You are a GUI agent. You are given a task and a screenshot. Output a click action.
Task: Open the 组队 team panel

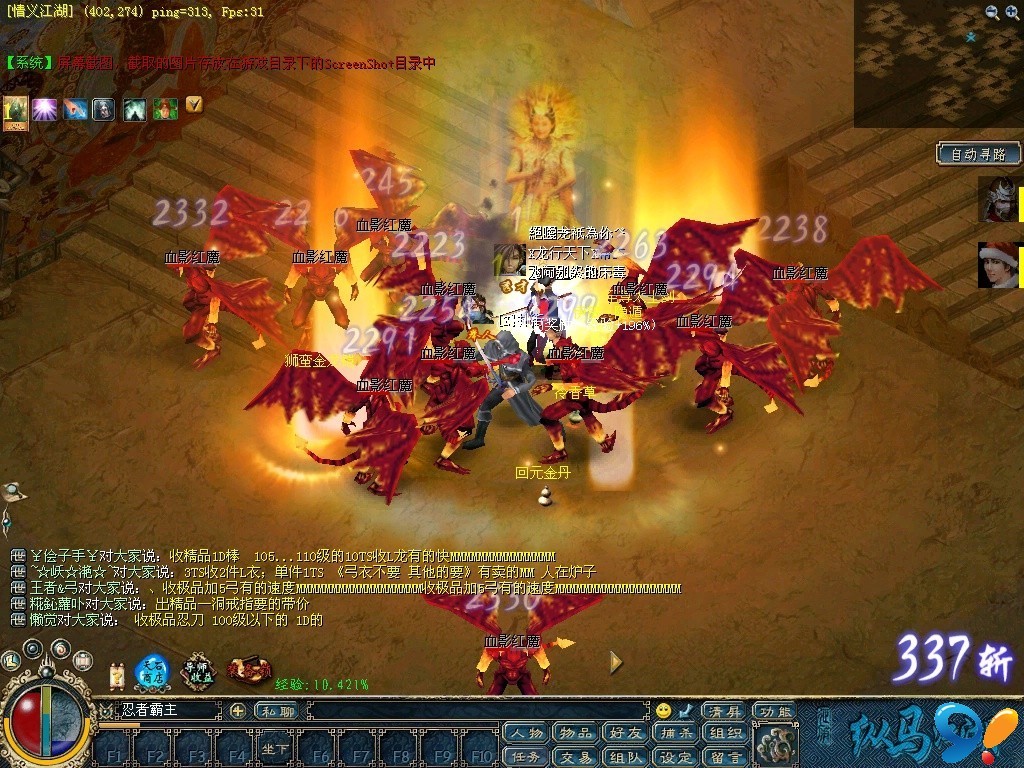click(625, 757)
